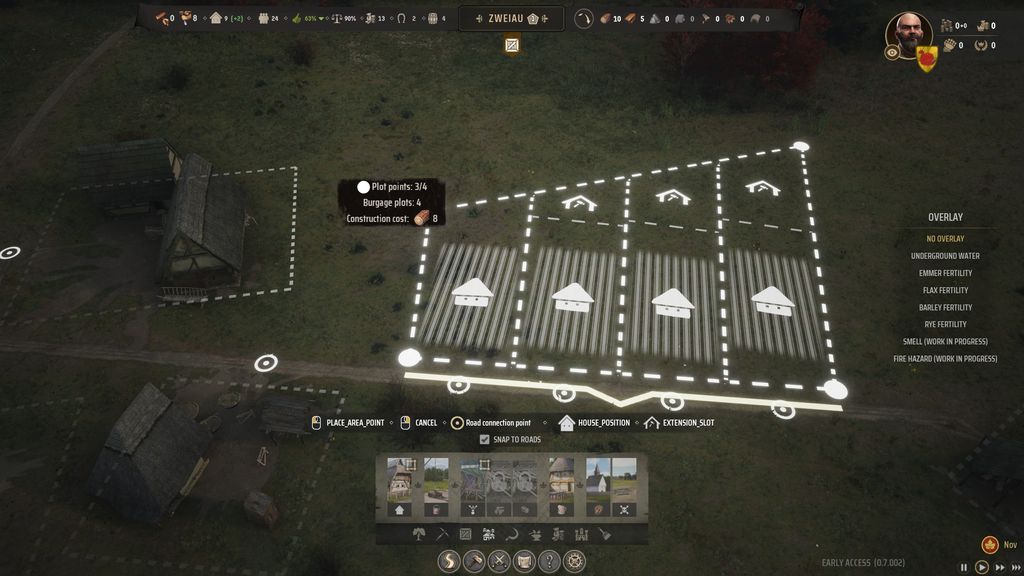Select the Underground Water overlay
This screenshot has width=1024, height=576.
coord(945,256)
